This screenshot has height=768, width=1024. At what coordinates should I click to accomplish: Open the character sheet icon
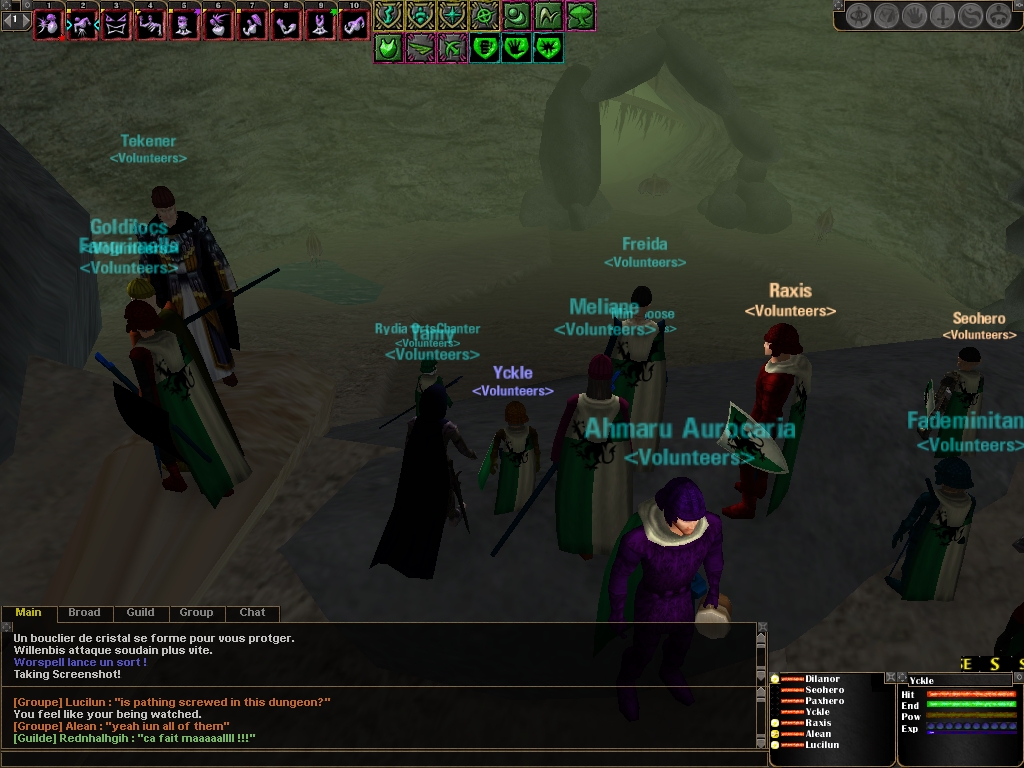coord(858,16)
